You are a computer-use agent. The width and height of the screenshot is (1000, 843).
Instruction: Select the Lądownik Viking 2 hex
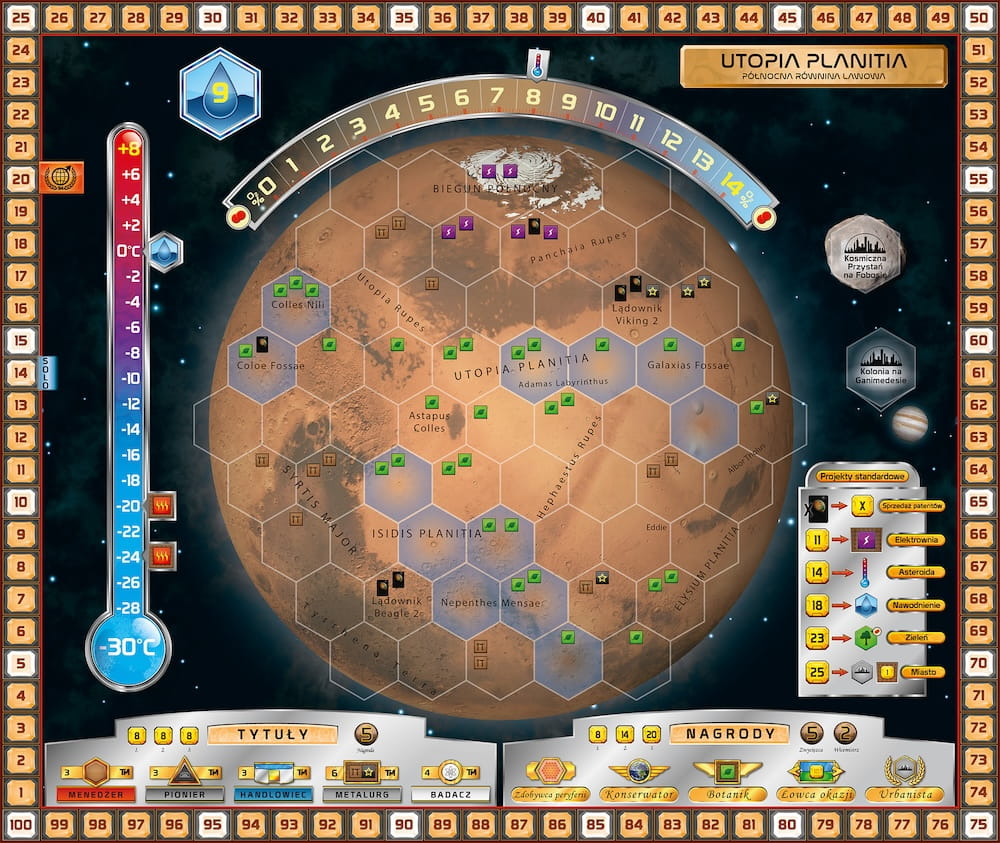pos(636,301)
